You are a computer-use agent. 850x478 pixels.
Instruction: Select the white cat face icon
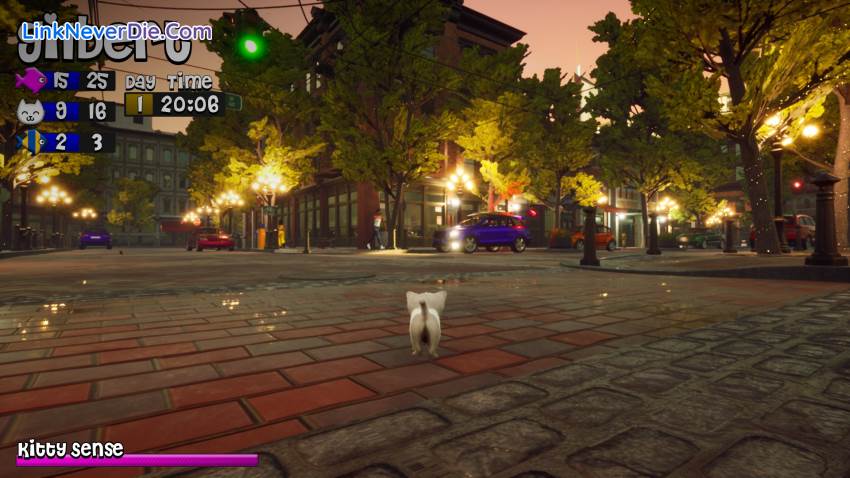coord(30,111)
